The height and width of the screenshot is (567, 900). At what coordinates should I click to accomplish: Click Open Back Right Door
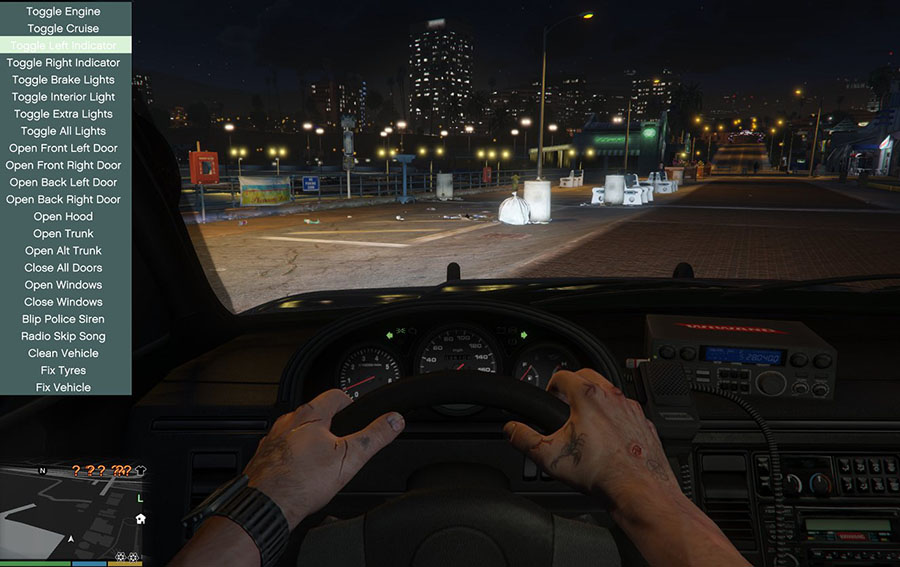pos(63,199)
